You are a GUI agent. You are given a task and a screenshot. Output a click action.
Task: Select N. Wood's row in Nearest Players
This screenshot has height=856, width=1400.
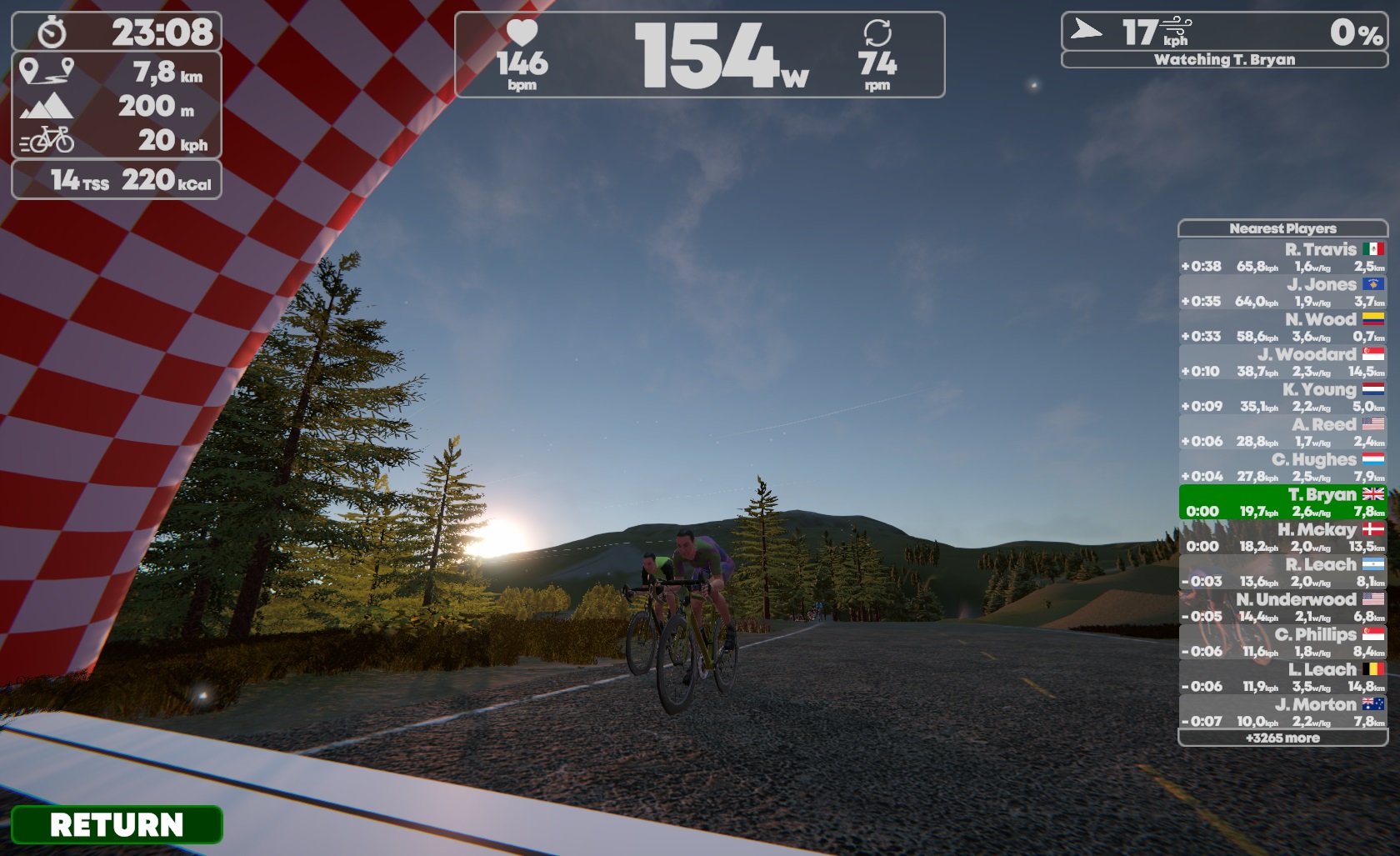point(1282,328)
